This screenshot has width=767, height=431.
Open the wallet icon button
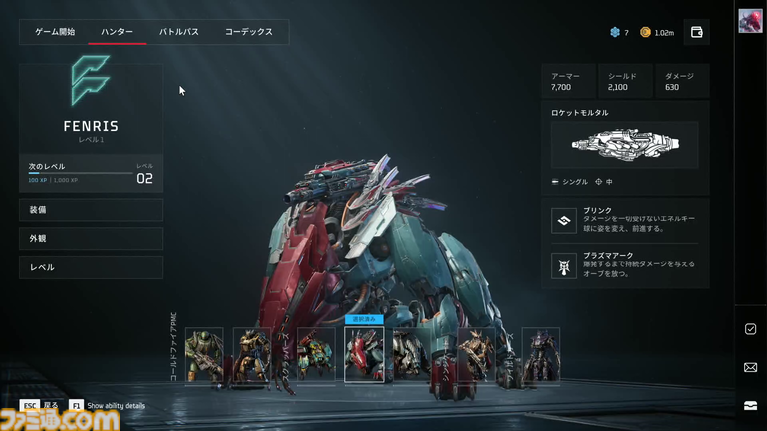pos(697,32)
